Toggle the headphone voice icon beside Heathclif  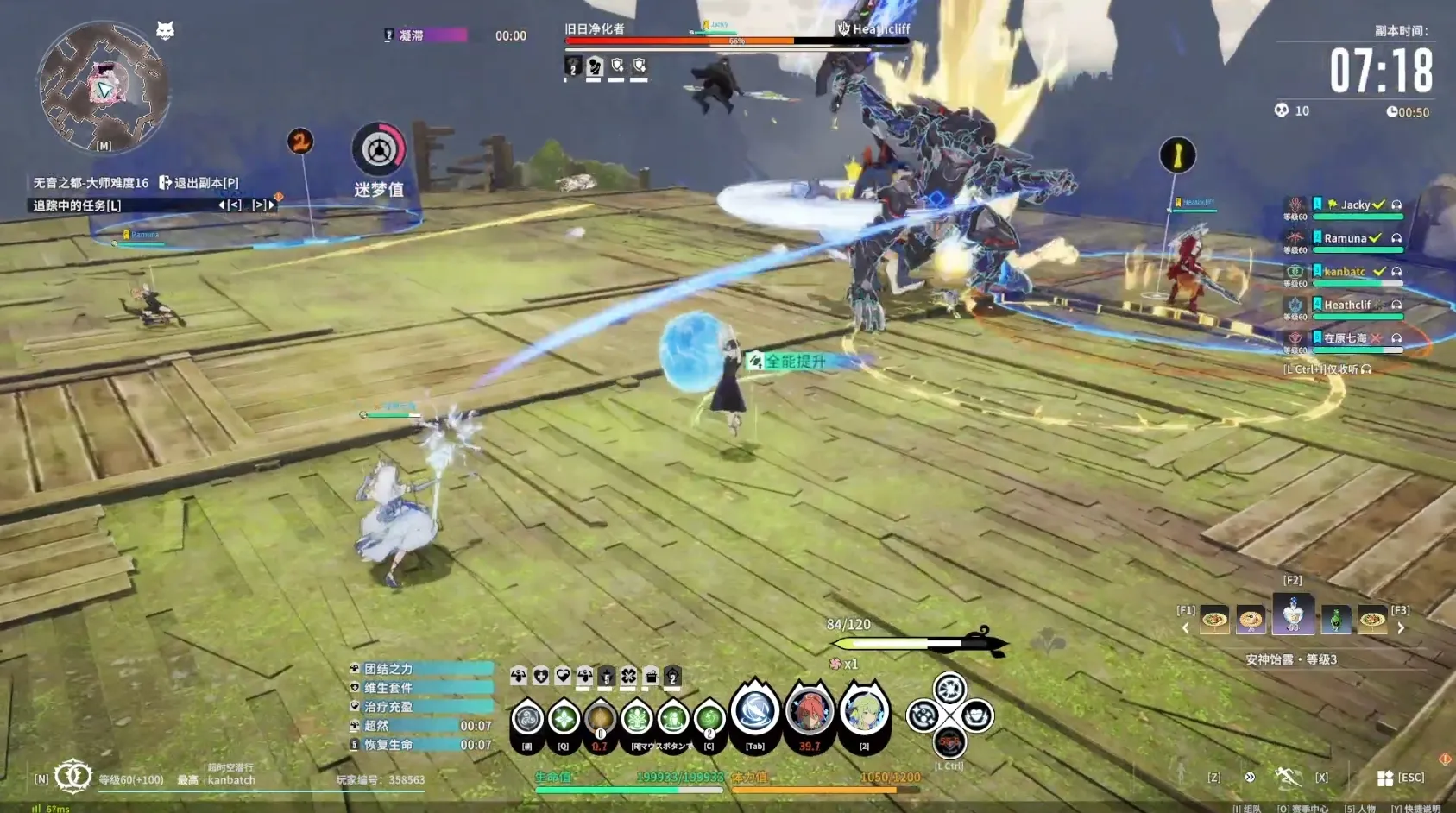pos(1396,305)
